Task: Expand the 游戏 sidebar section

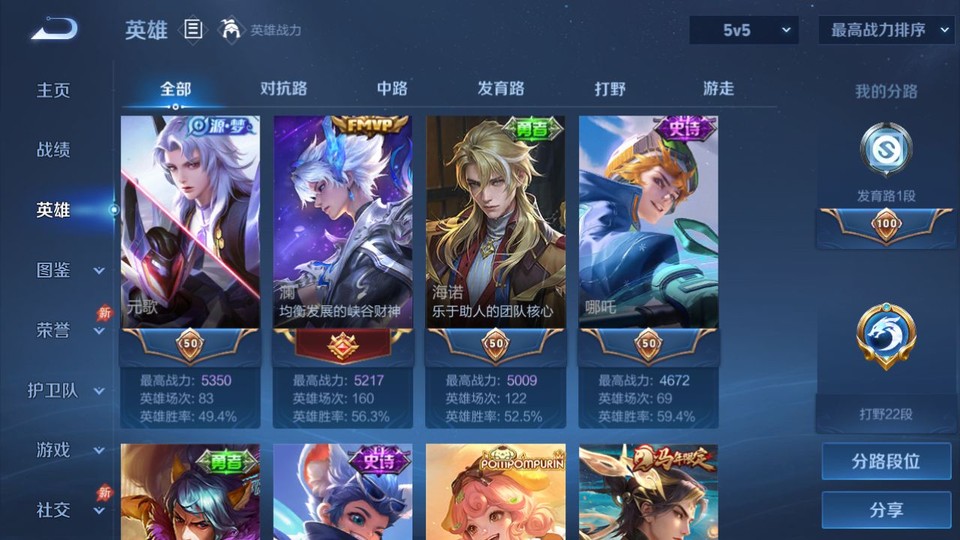Action: click(x=68, y=450)
